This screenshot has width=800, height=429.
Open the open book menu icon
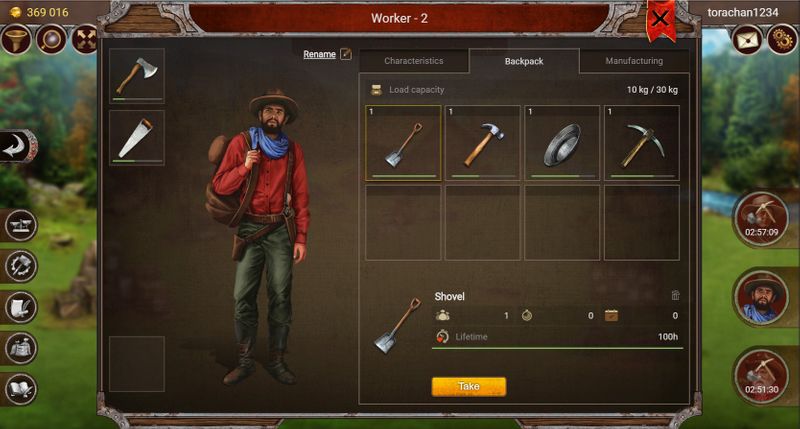(21, 388)
